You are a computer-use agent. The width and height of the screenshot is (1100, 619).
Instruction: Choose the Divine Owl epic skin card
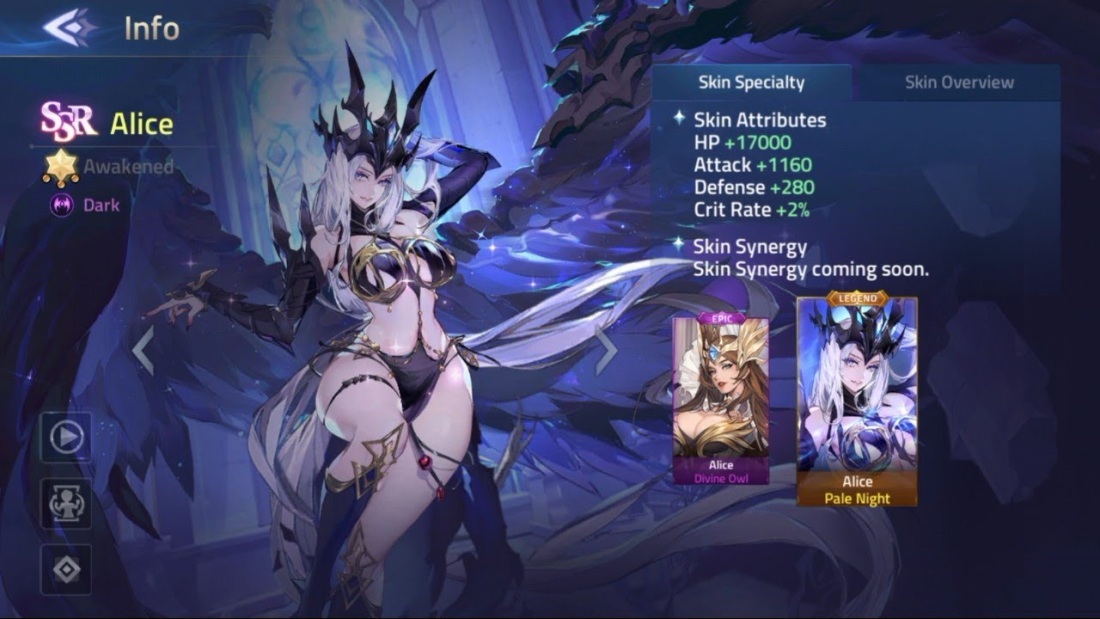click(x=720, y=400)
